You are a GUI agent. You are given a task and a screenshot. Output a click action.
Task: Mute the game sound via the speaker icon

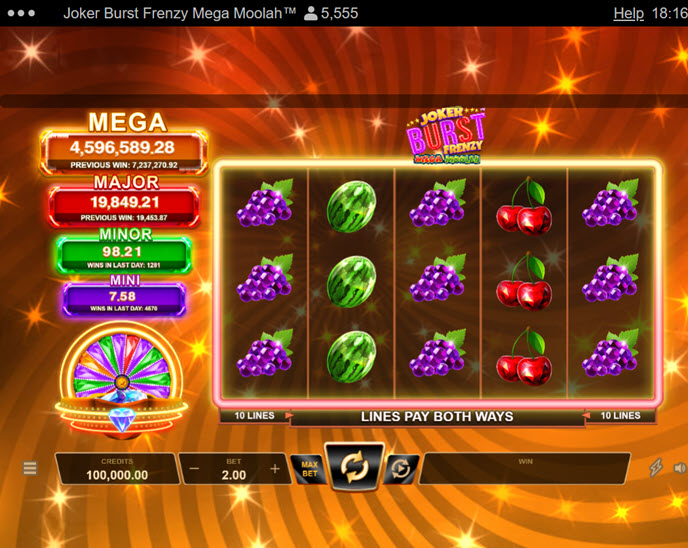tap(680, 468)
